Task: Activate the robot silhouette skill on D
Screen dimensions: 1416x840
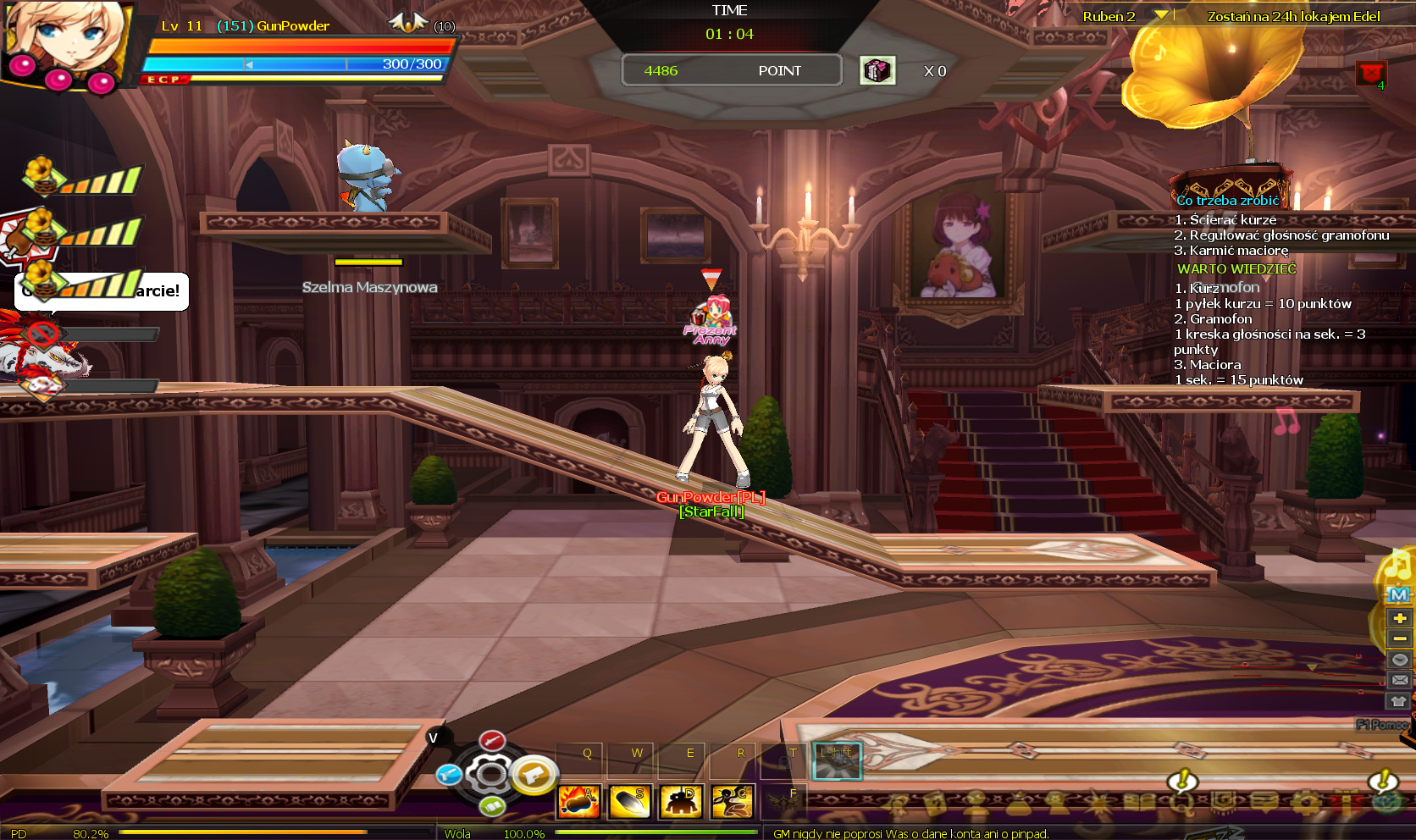Action: tap(681, 801)
